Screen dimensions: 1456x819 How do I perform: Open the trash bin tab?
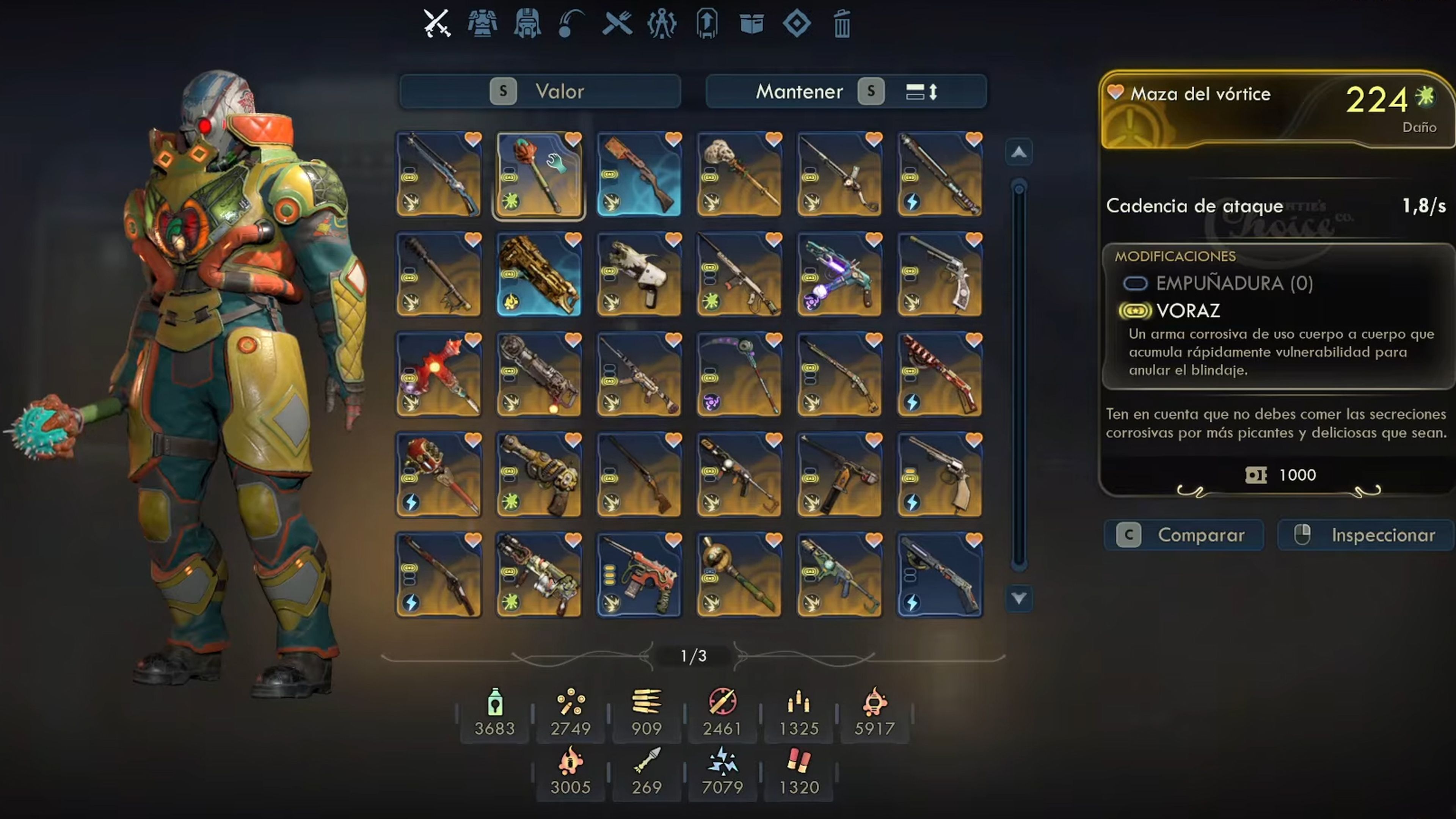click(842, 24)
